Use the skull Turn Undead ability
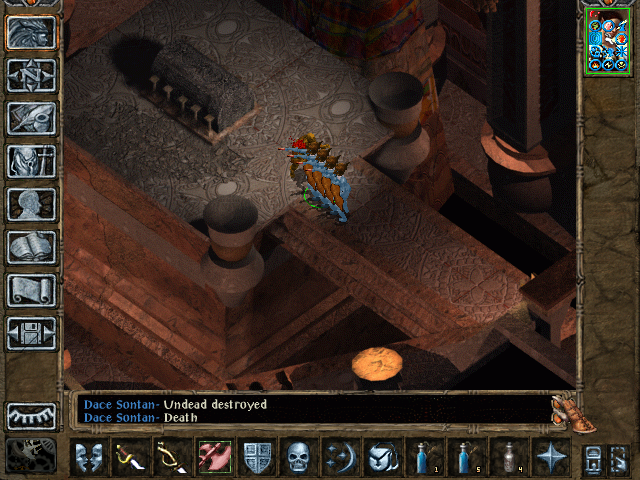 click(299, 457)
